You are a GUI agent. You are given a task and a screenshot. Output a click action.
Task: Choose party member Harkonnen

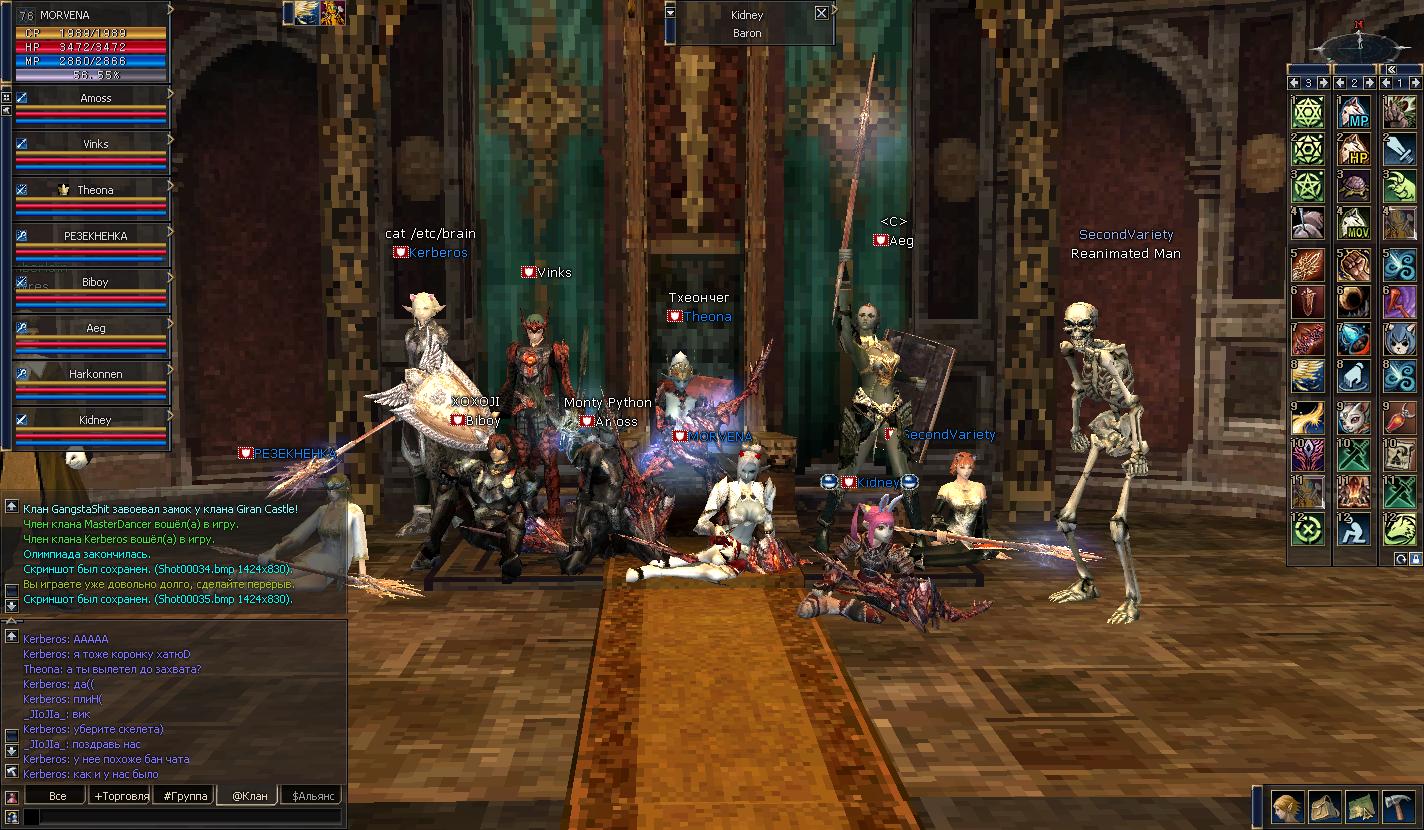[96, 374]
